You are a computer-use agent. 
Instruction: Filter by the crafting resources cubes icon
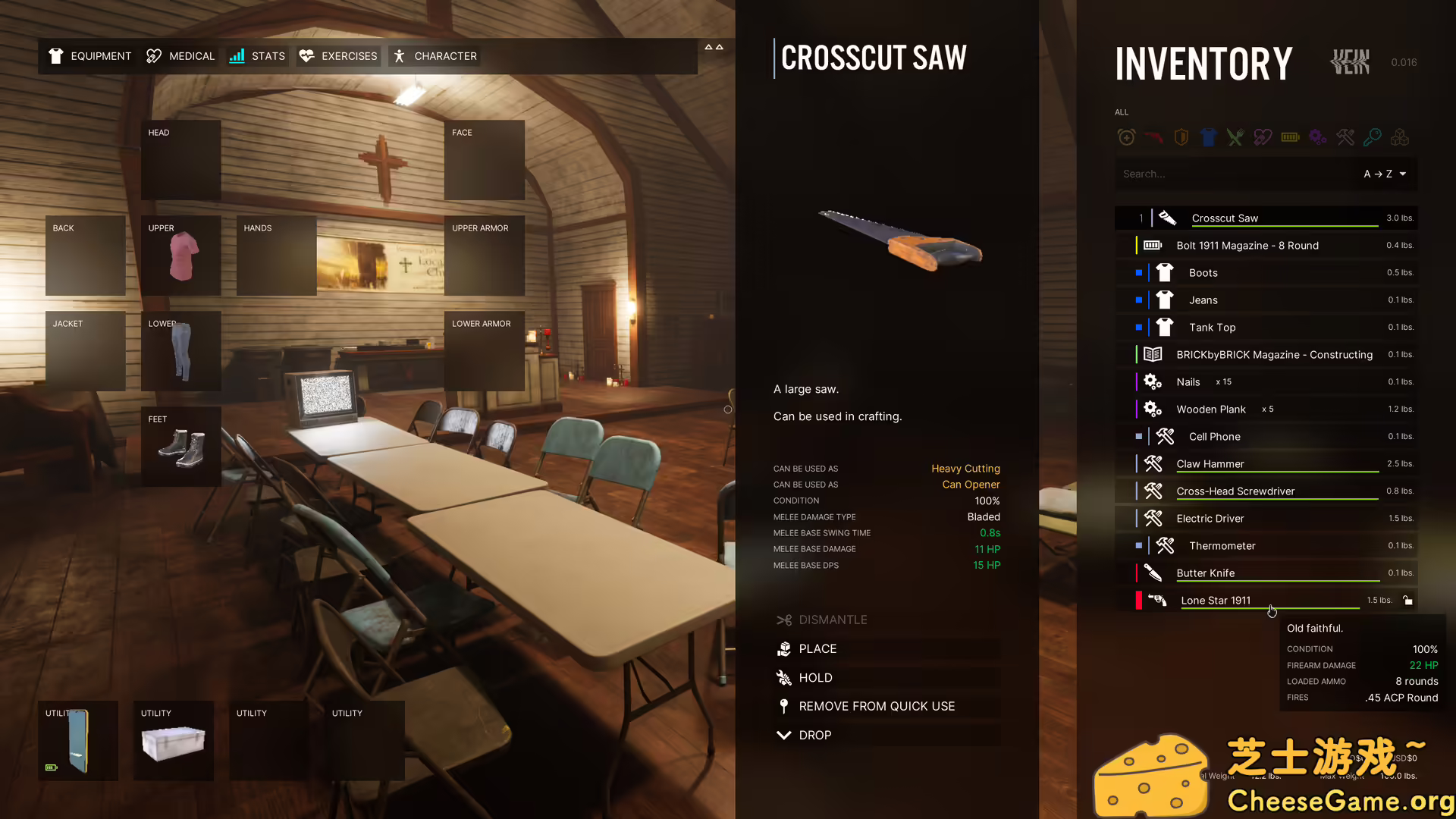pyautogui.click(x=1399, y=137)
